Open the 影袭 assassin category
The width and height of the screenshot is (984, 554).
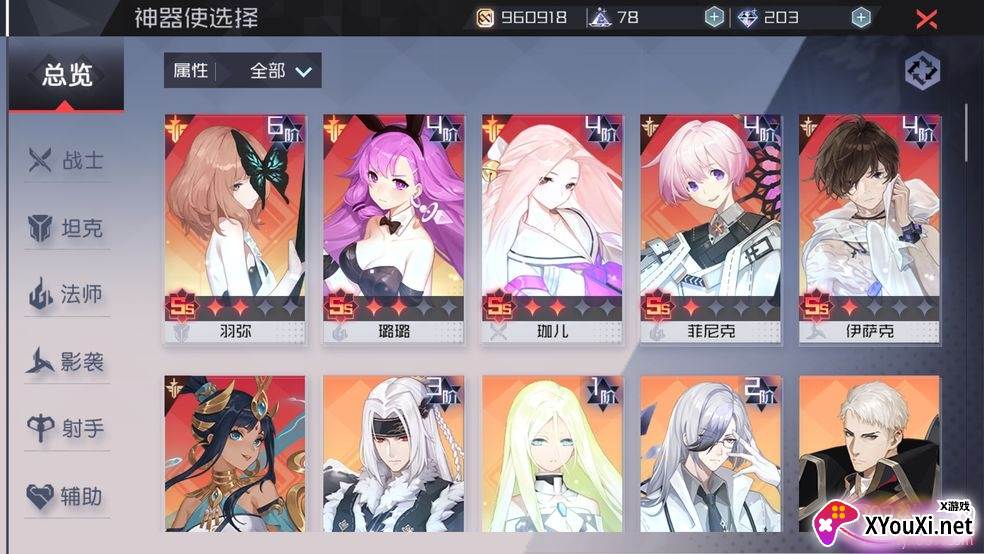pyautogui.click(x=67, y=362)
